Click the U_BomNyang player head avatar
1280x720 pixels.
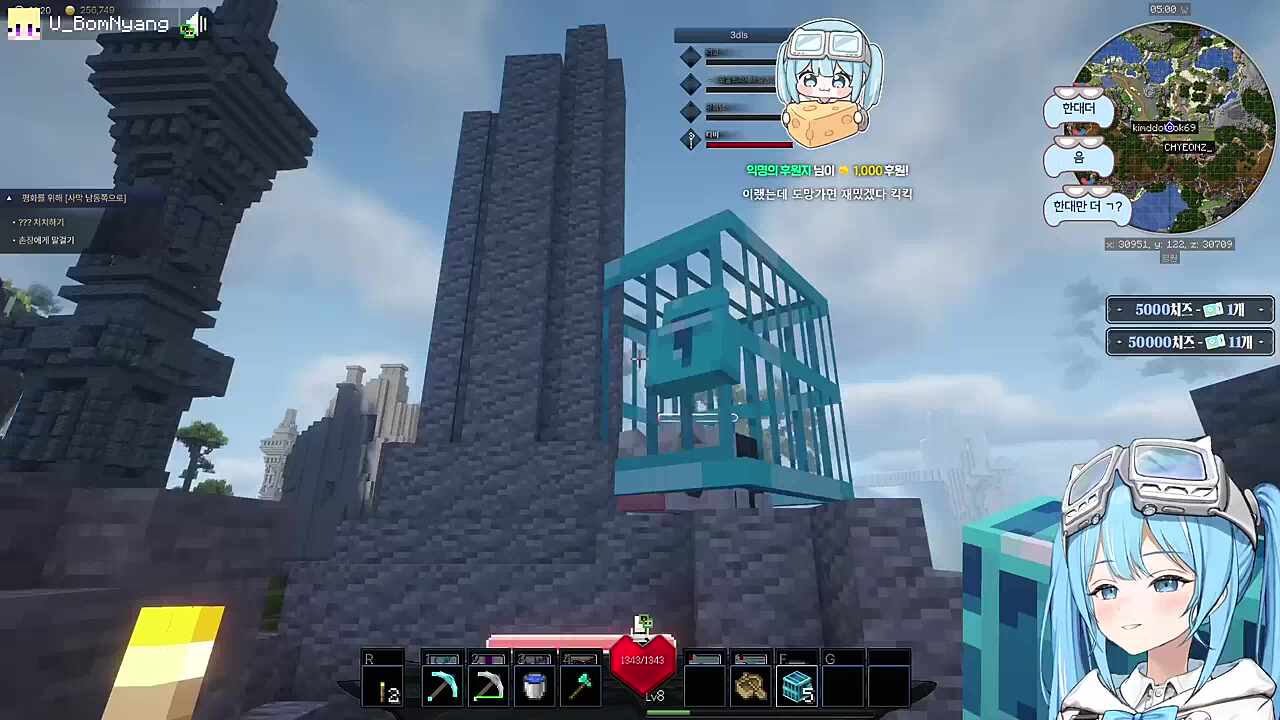pyautogui.click(x=24, y=24)
